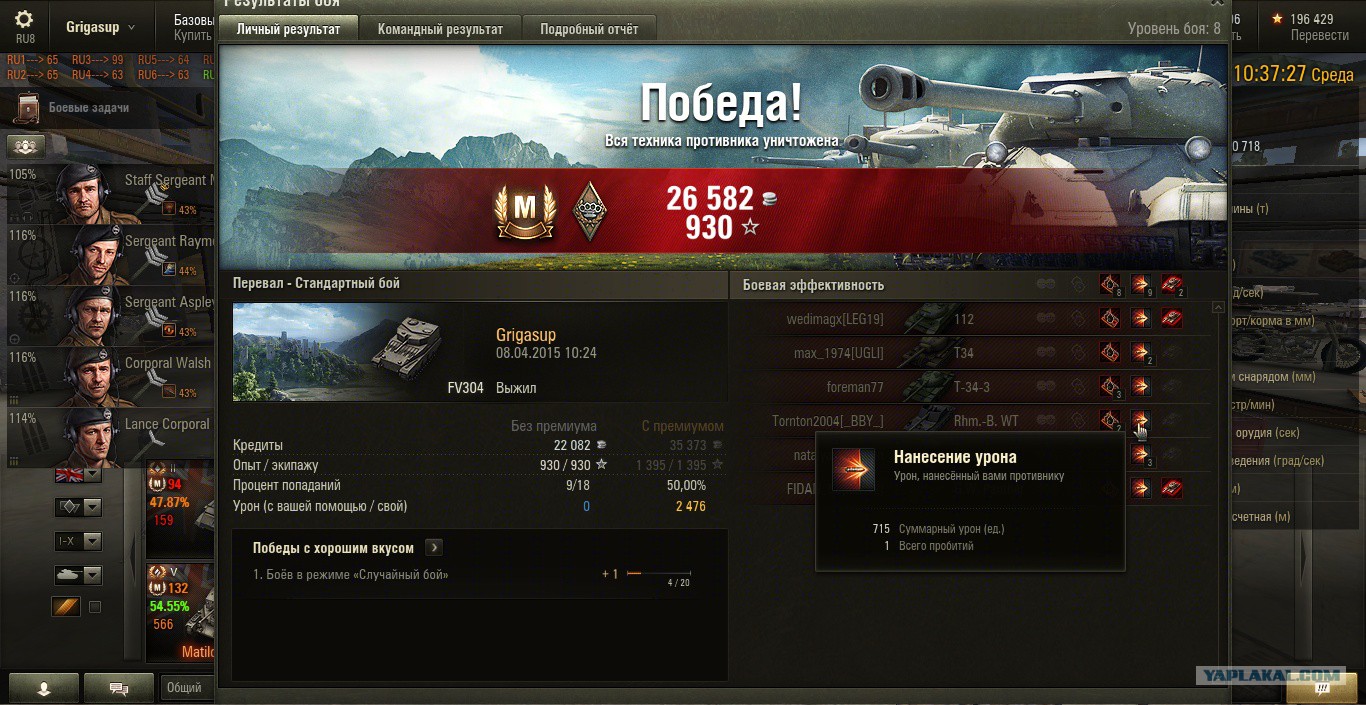Screen dimensions: 1366x705
Task: Open the chat channels speech-bubble button
Action: tap(118, 688)
